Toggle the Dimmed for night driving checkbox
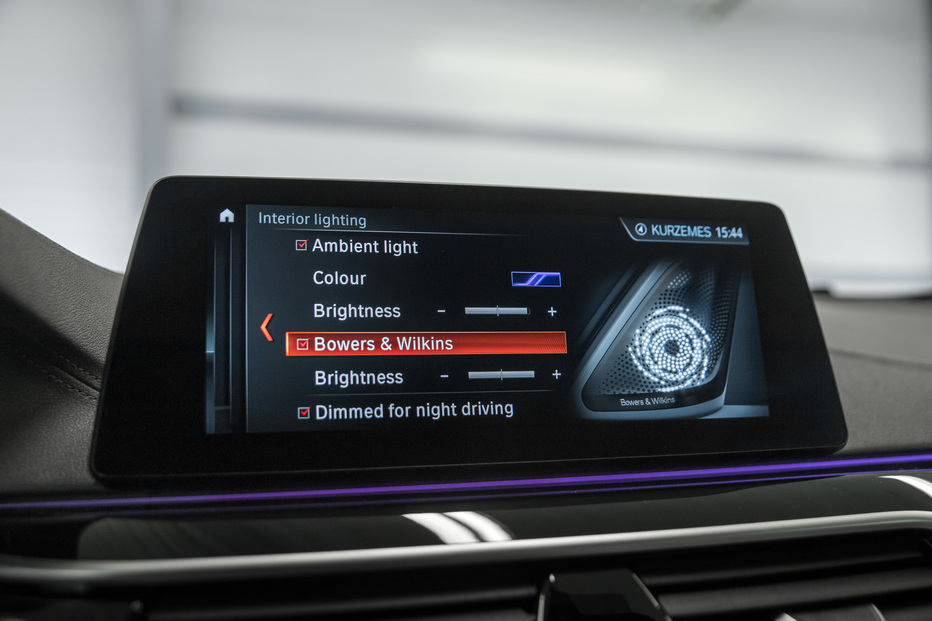932x621 pixels. 304,412
